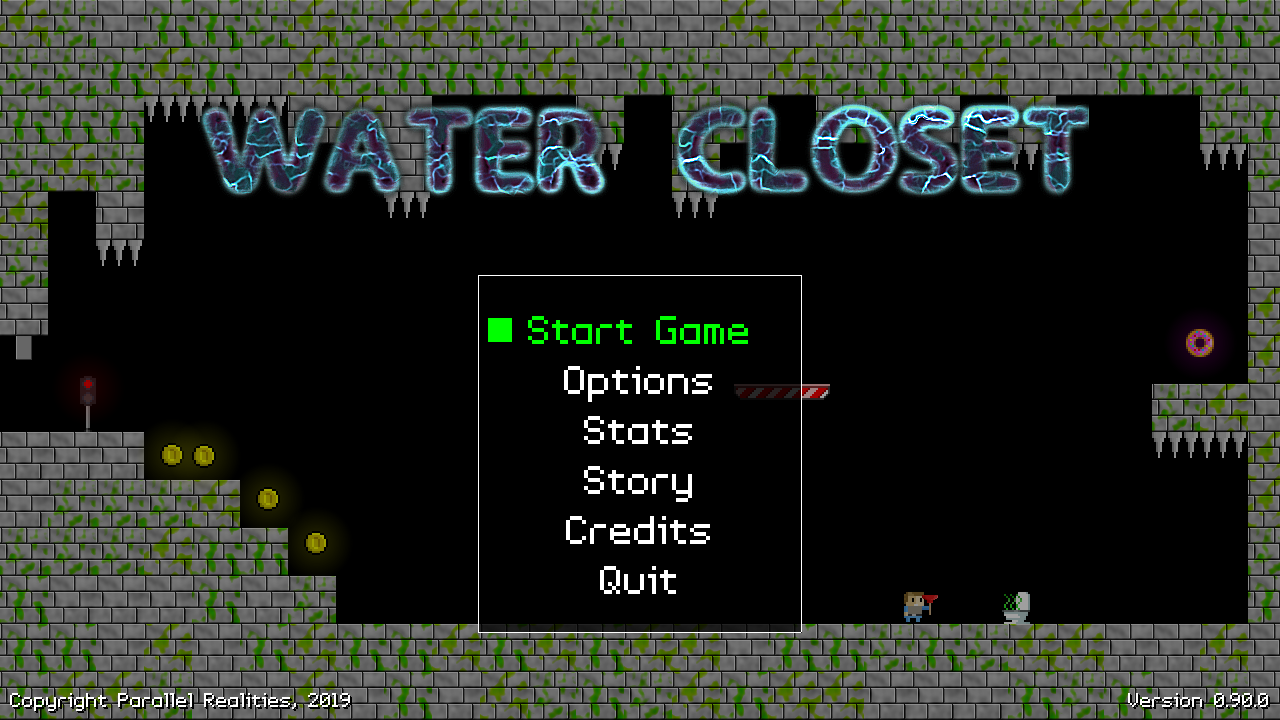Select Start Game from the main menu
Screen dimensions: 1280x720
pos(637,331)
